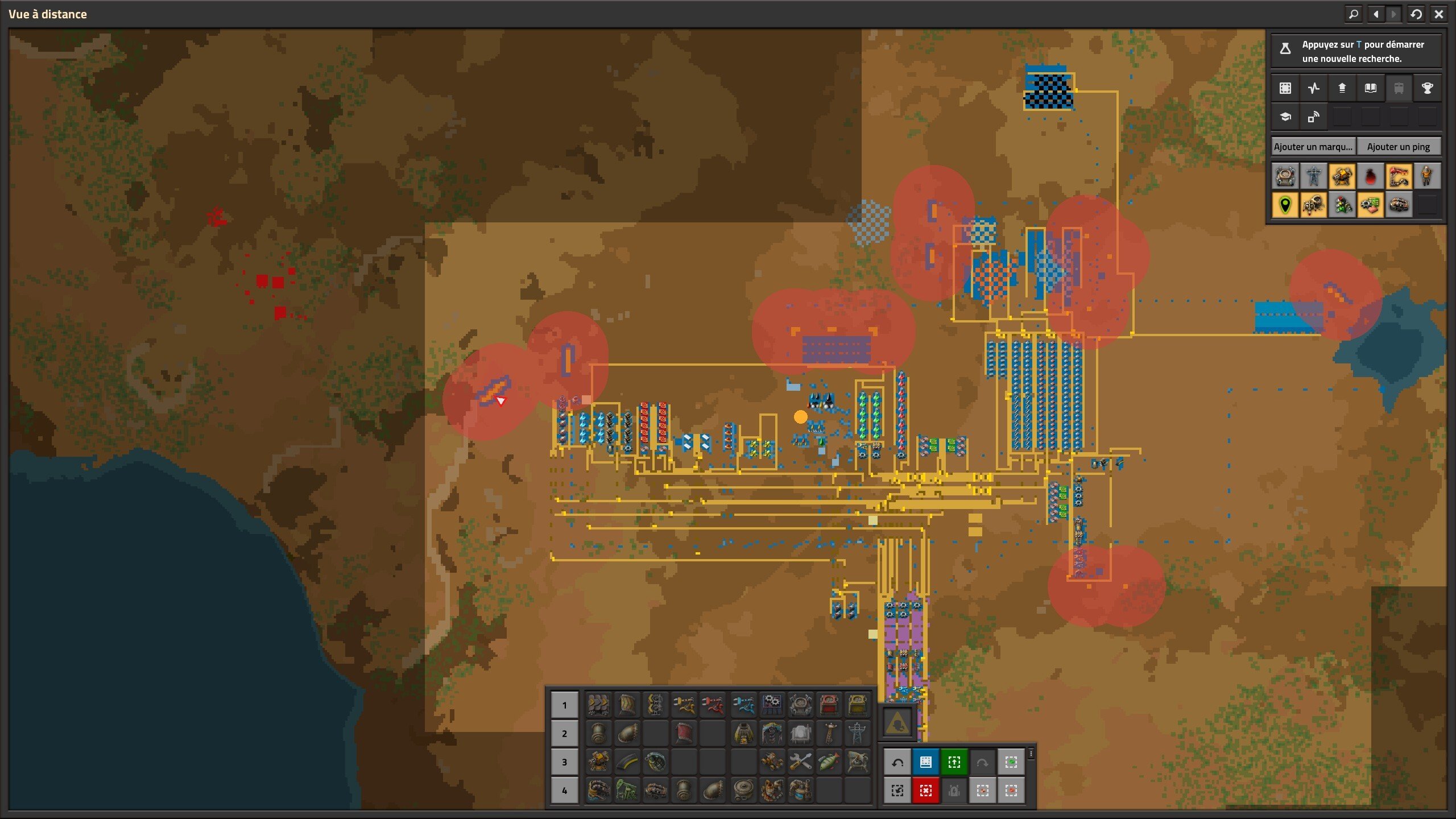Open map search with the magnifier button

(x=1354, y=14)
